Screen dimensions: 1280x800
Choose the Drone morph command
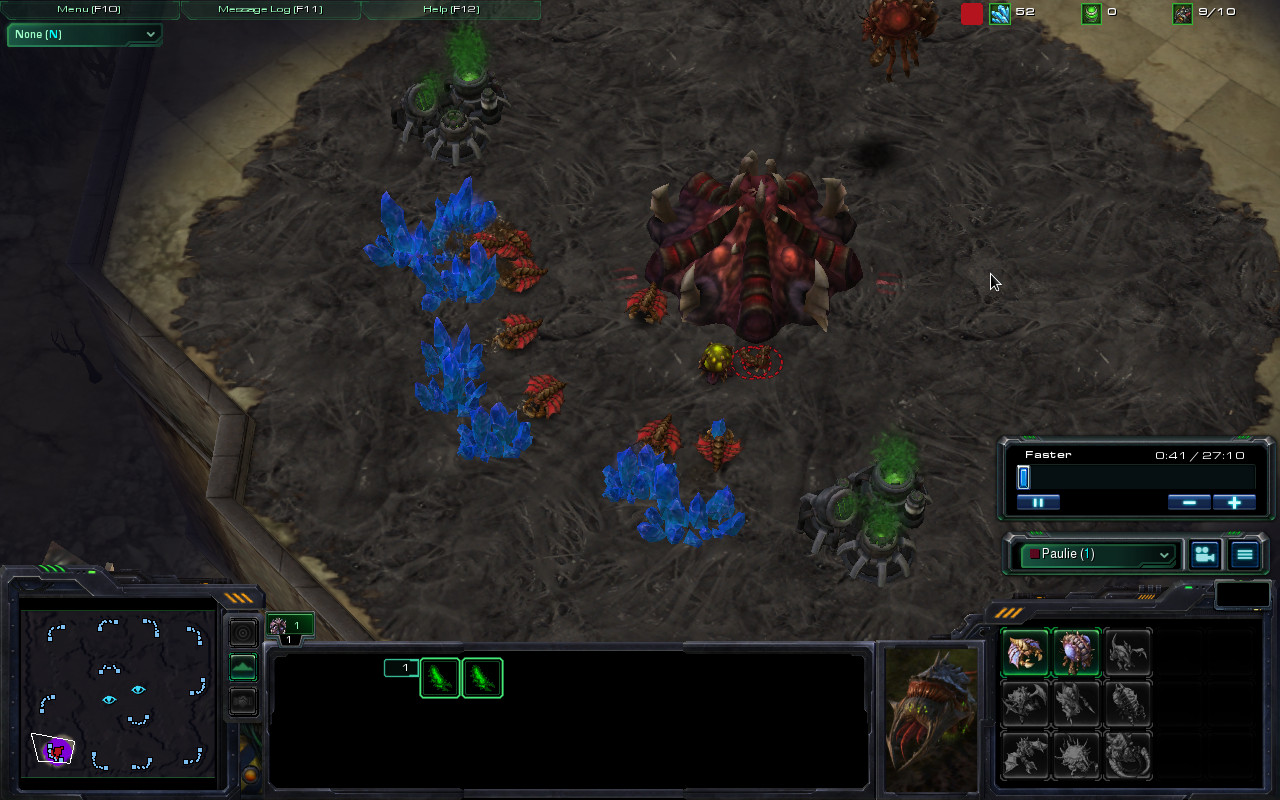[1025, 652]
